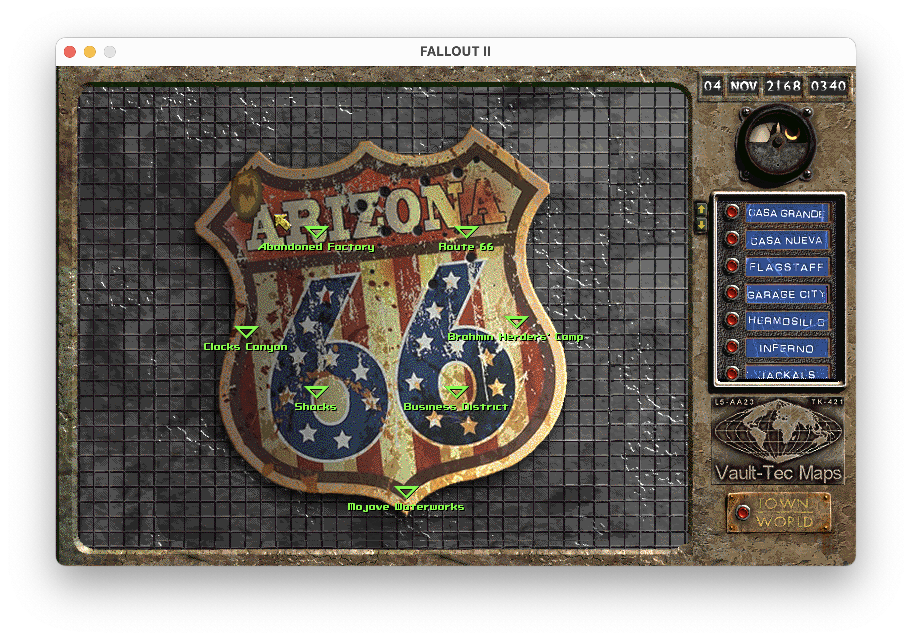Go to the Shacks area marker
The height and width of the screenshot is (640, 912).
point(316,392)
